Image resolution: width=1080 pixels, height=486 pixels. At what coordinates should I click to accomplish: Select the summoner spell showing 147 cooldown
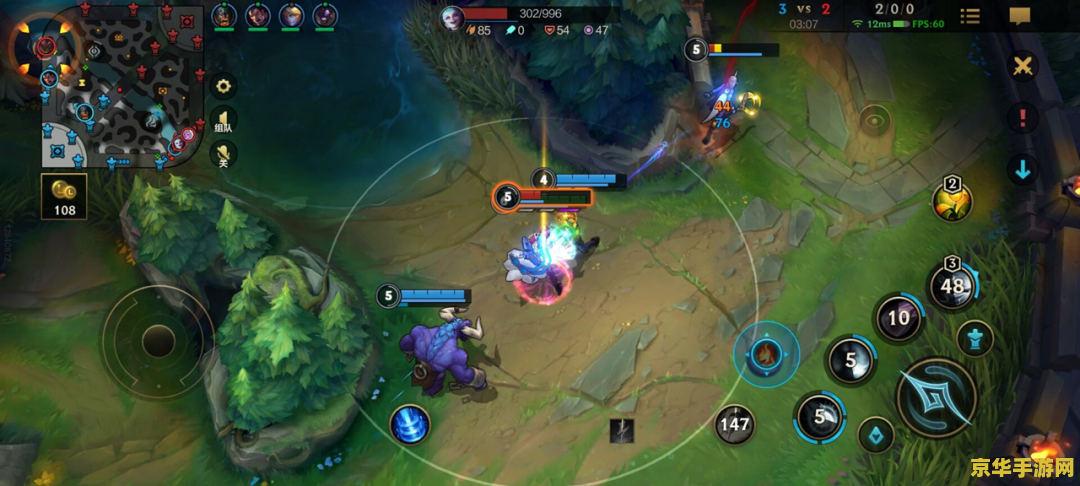734,424
